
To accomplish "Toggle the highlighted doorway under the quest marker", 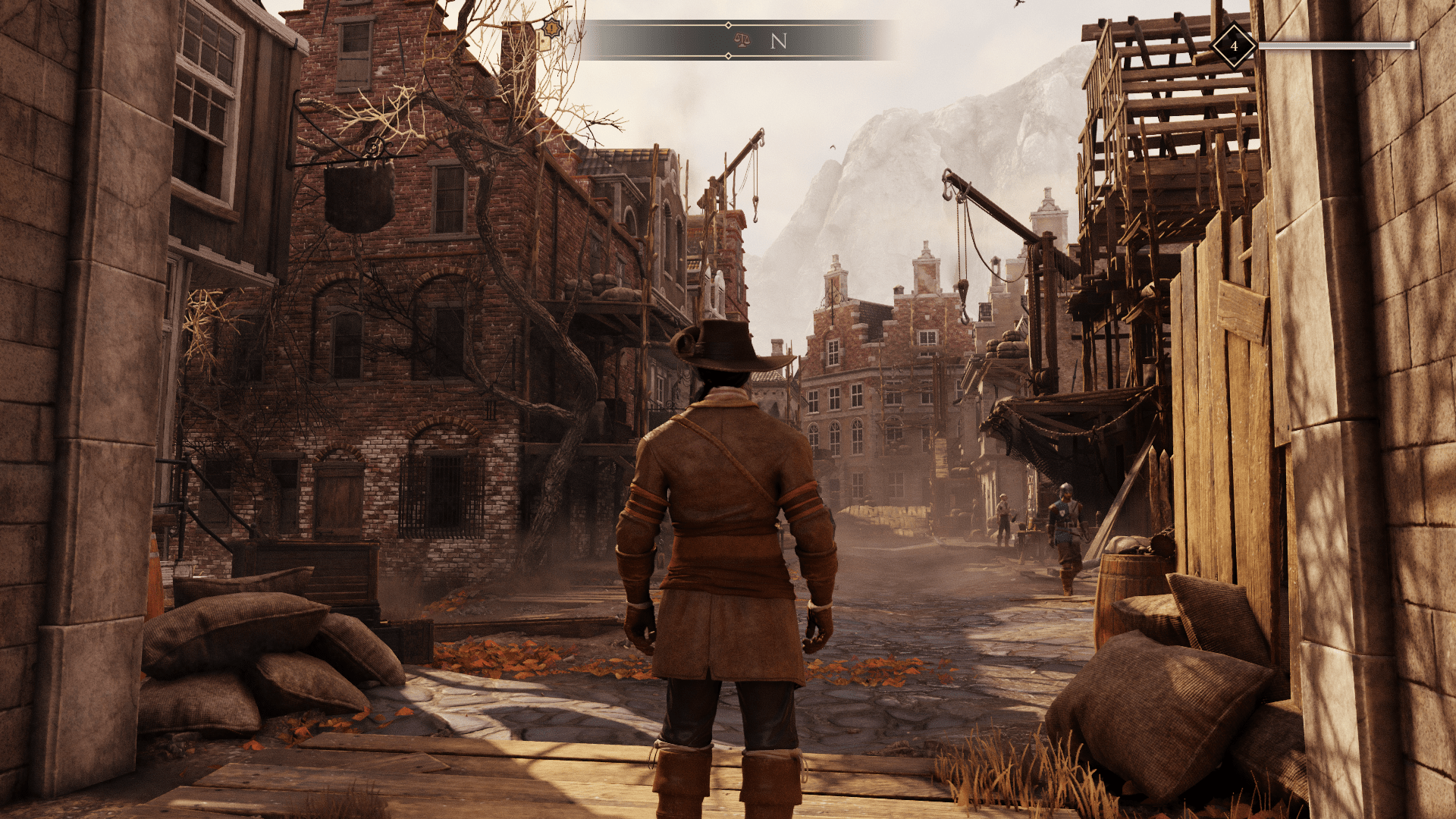I will (541, 42).
